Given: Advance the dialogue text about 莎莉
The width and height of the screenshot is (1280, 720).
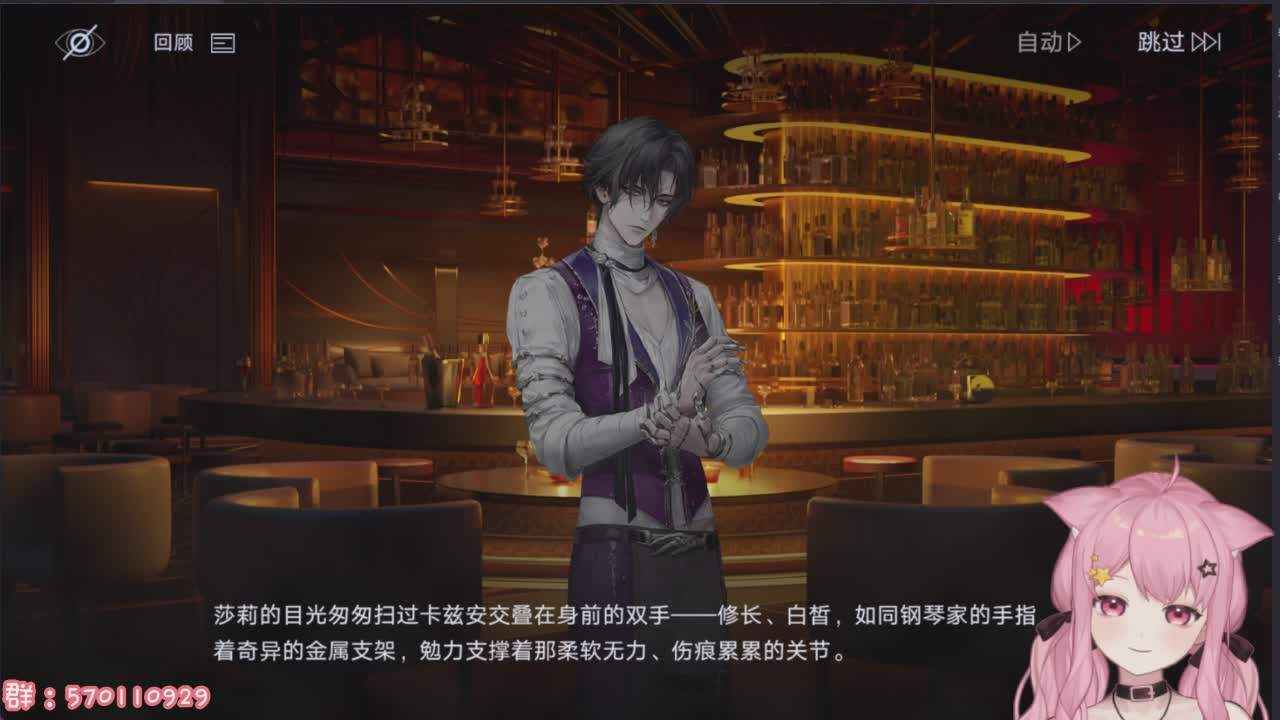Looking at the screenshot, I should point(624,633).
